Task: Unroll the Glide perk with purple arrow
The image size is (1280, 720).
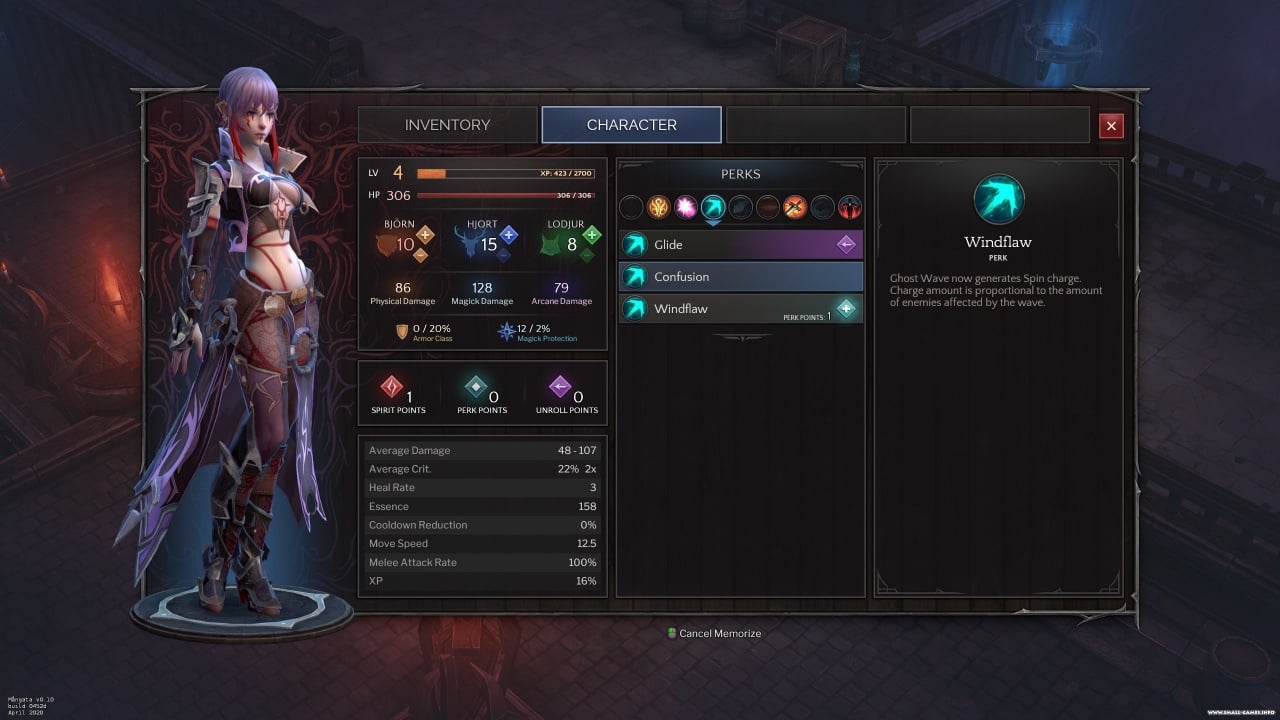Action: click(x=846, y=245)
